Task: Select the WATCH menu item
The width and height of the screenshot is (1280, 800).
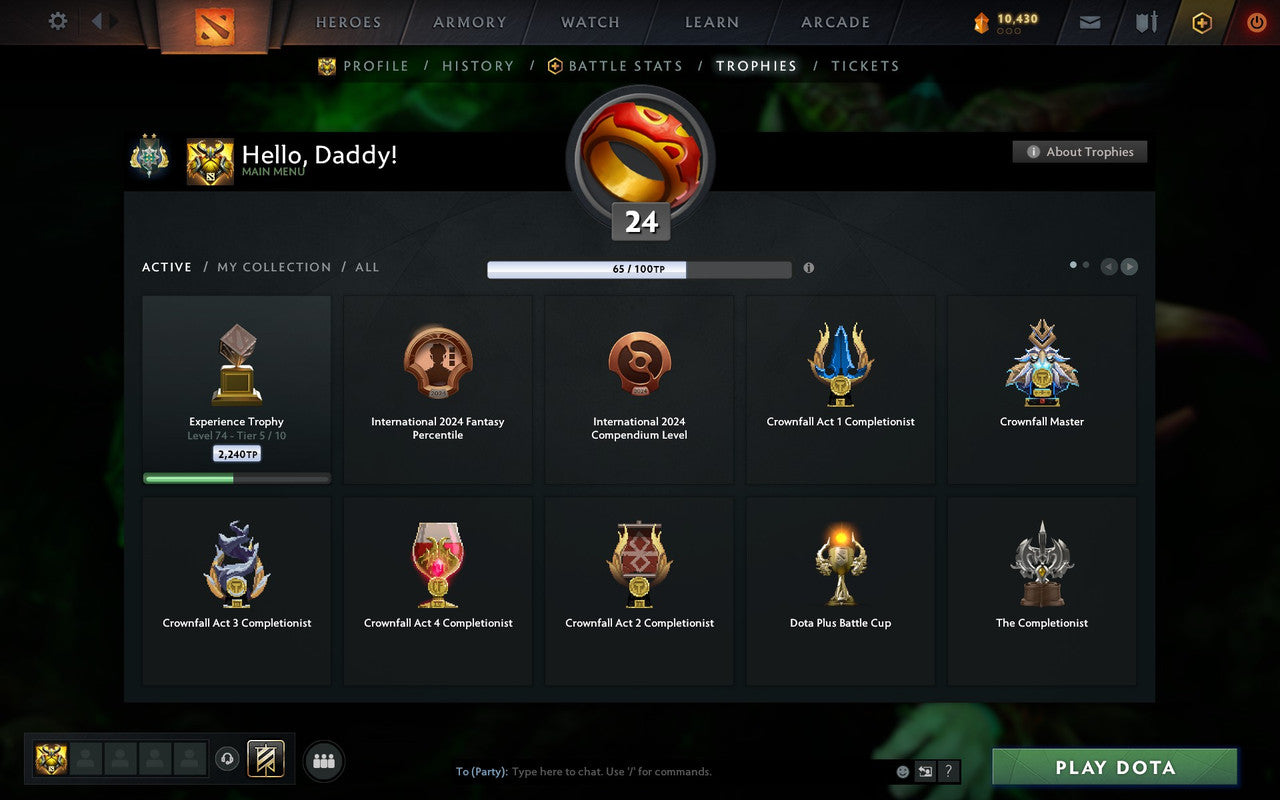Action: click(x=589, y=22)
